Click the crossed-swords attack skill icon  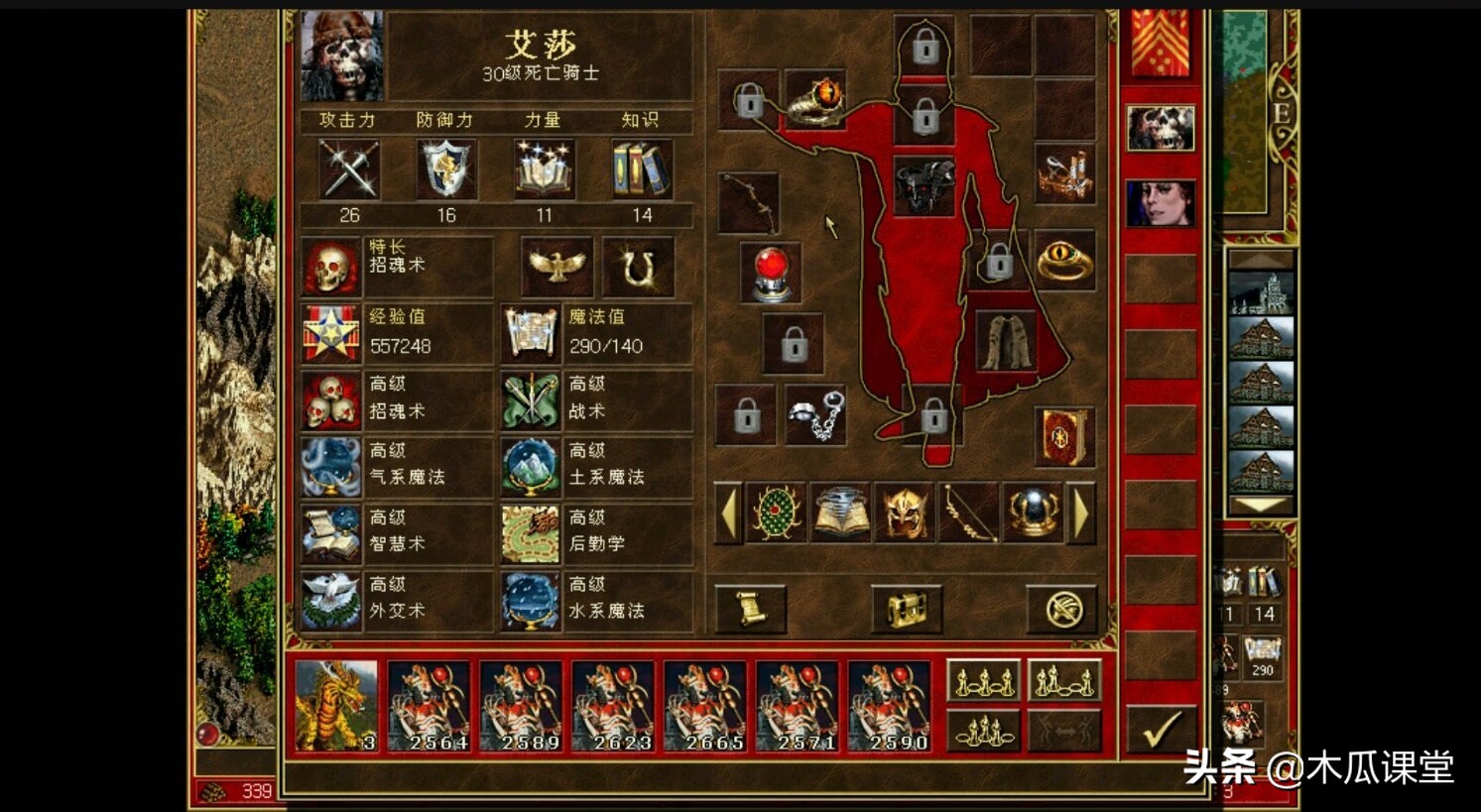(x=347, y=169)
